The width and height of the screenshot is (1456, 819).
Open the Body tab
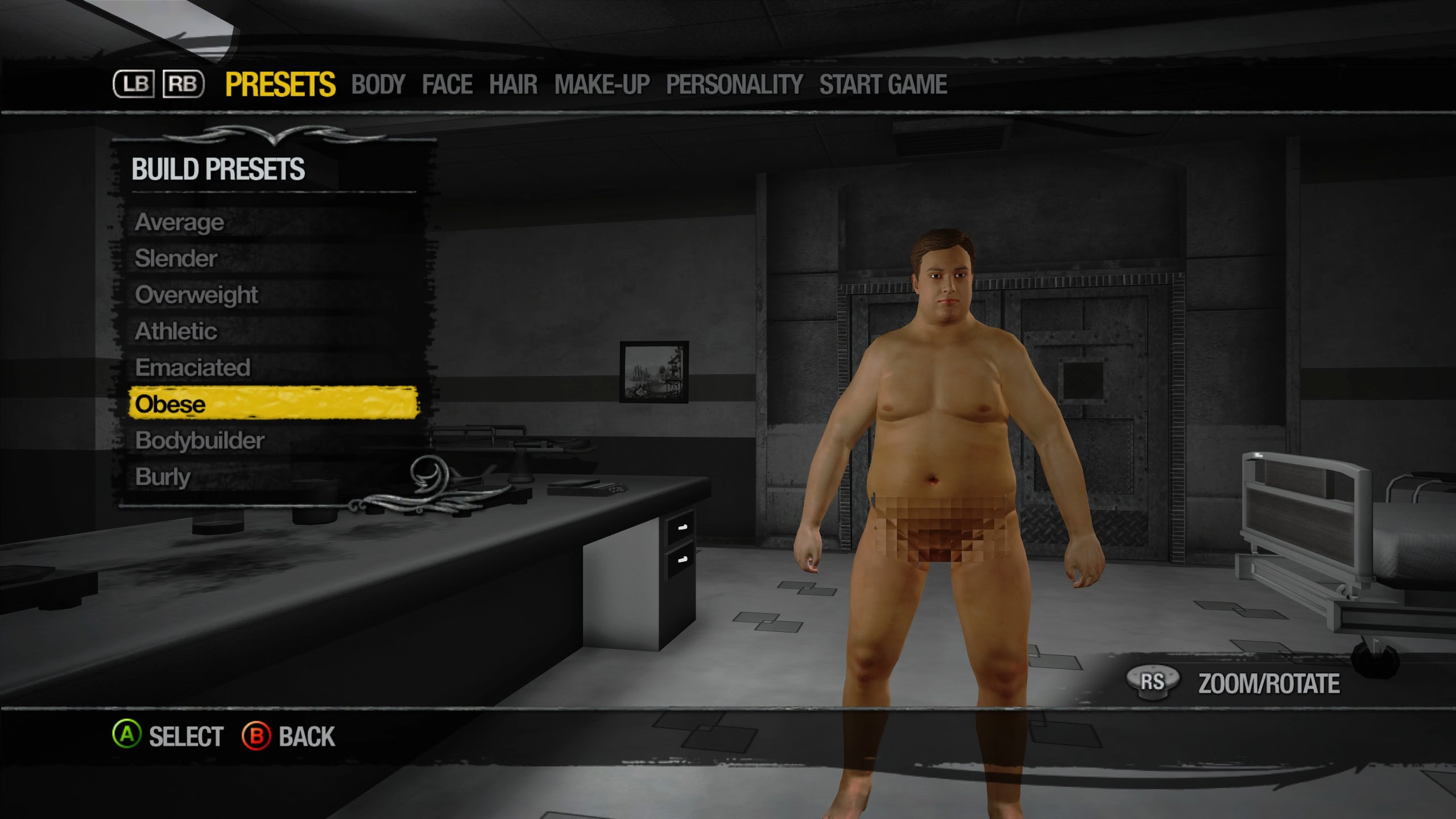[378, 85]
